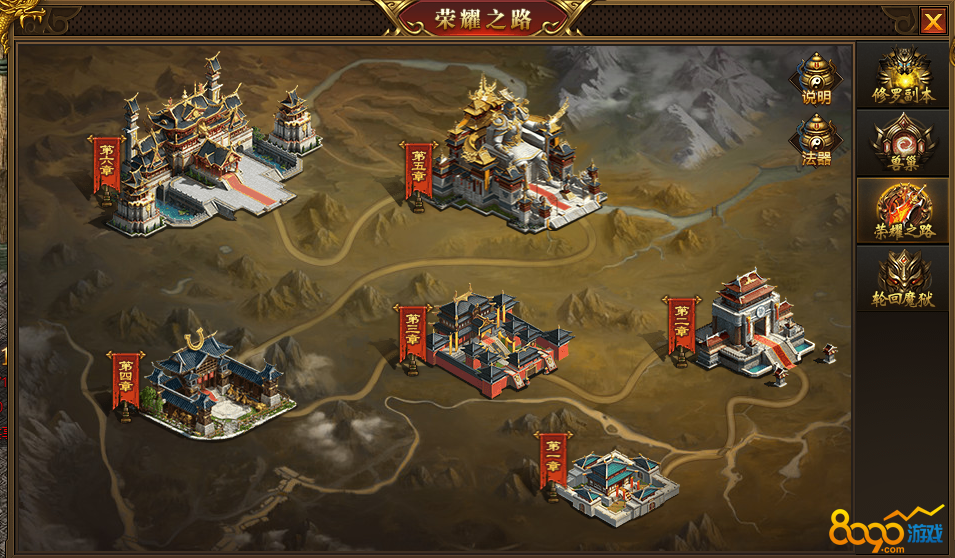Open the 第四章 chapter stage
Viewport: 955px width, 558px height.
(x=215, y=383)
